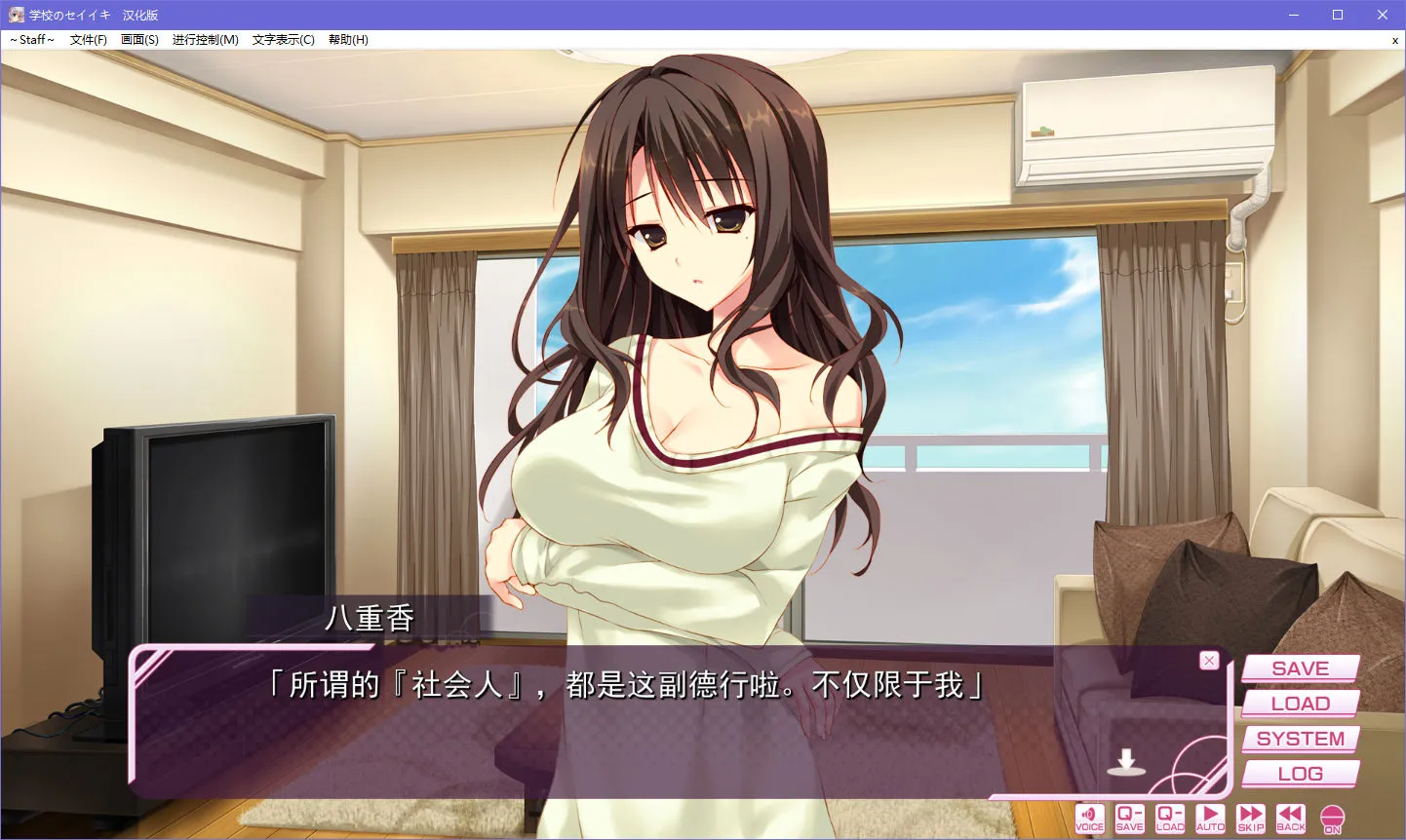Go BACK to previous line

tap(1291, 819)
